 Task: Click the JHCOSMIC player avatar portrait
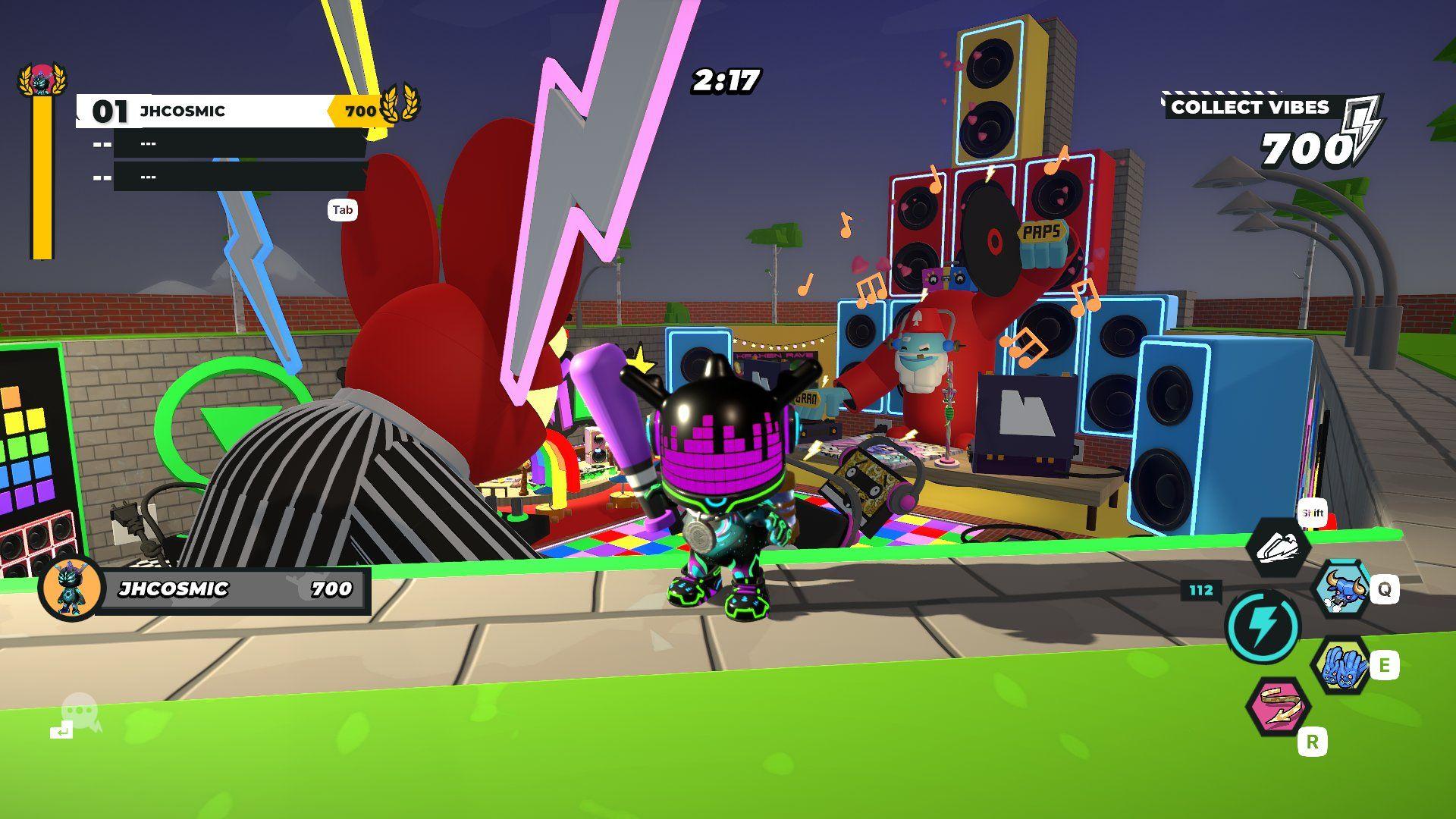72,588
